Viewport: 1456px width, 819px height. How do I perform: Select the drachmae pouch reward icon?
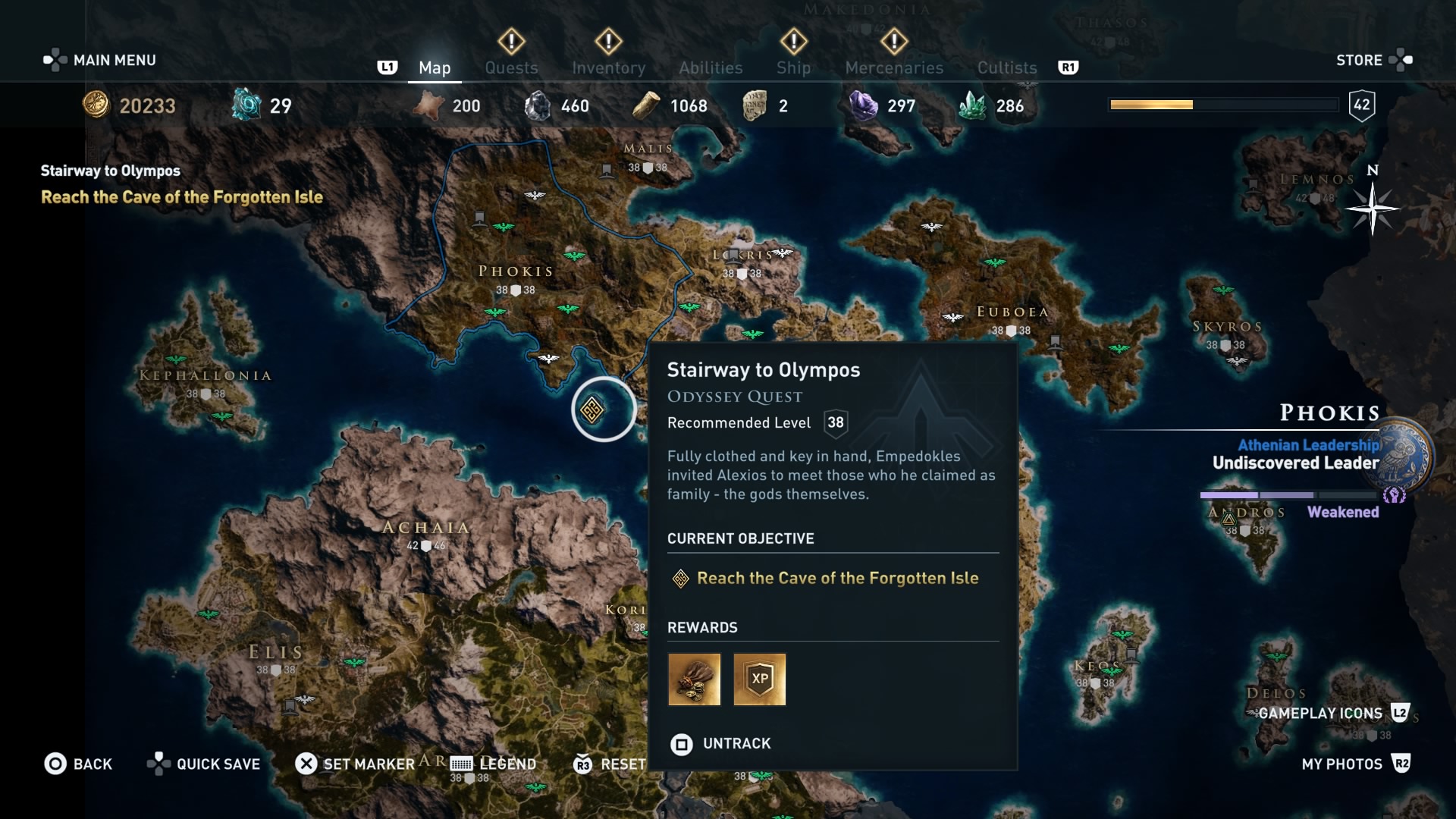click(x=694, y=679)
